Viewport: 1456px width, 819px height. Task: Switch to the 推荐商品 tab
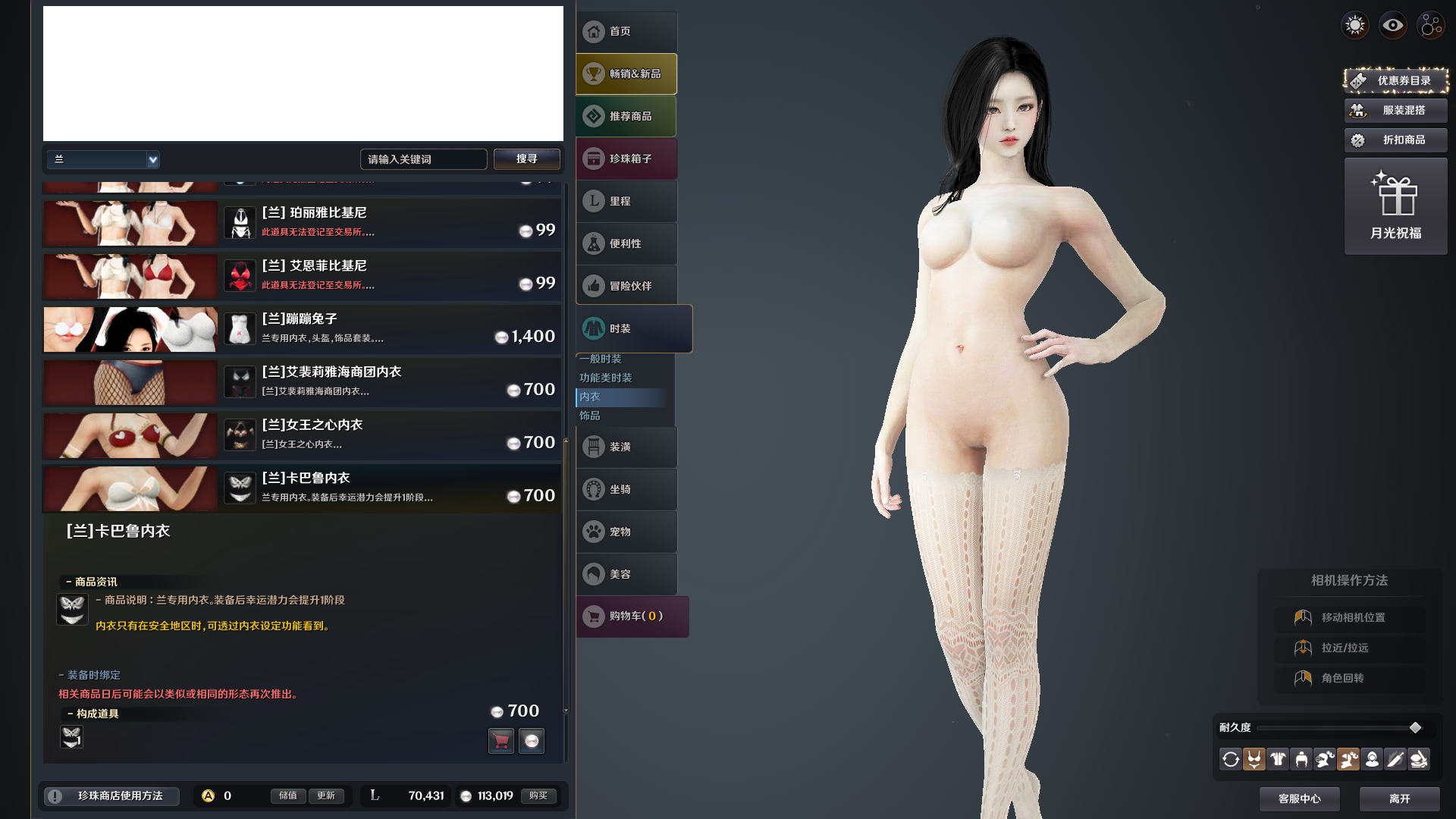pos(626,116)
